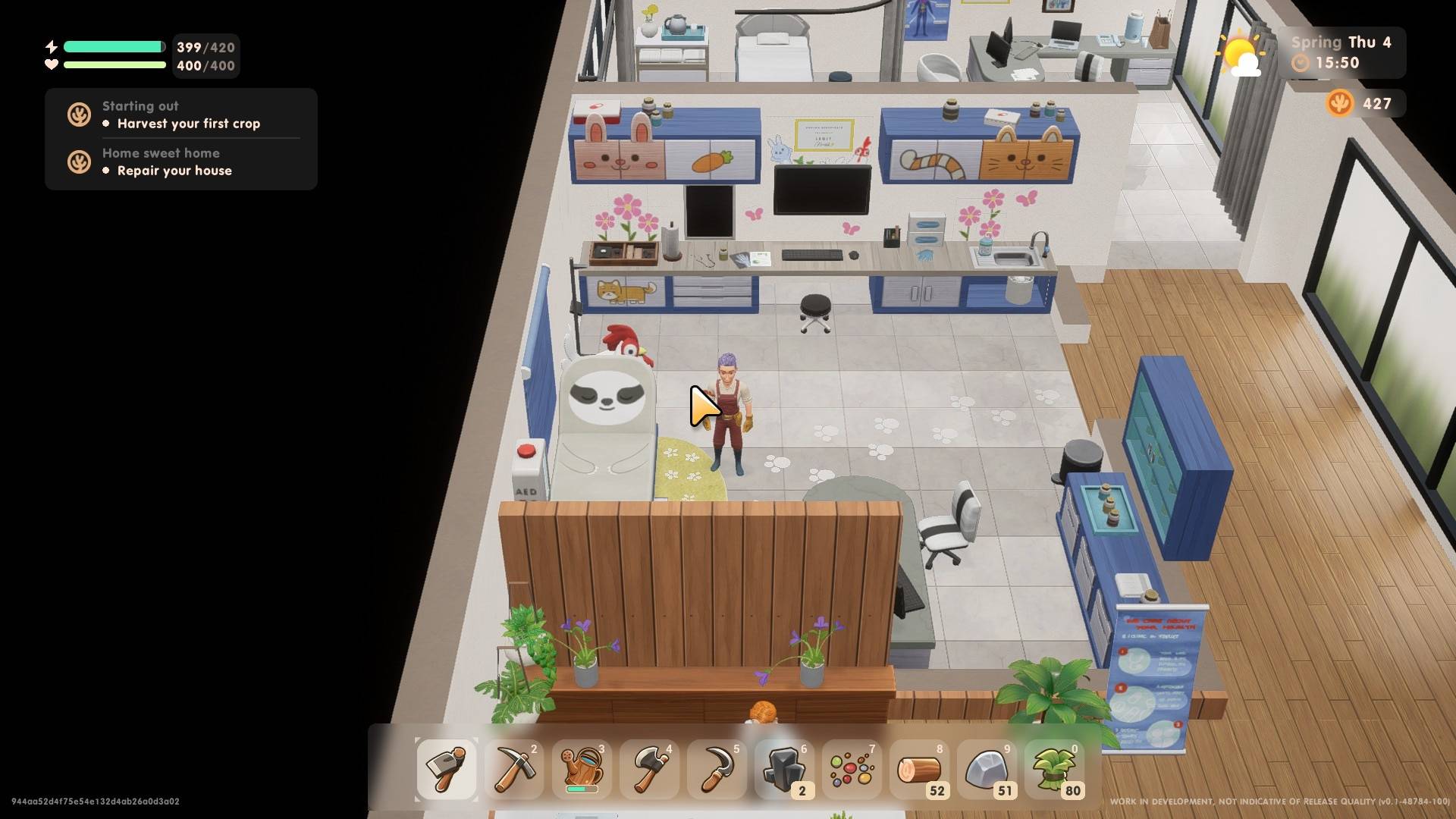Select the hoe in the hotbar
Screen dimensions: 1456x819
coord(447,769)
